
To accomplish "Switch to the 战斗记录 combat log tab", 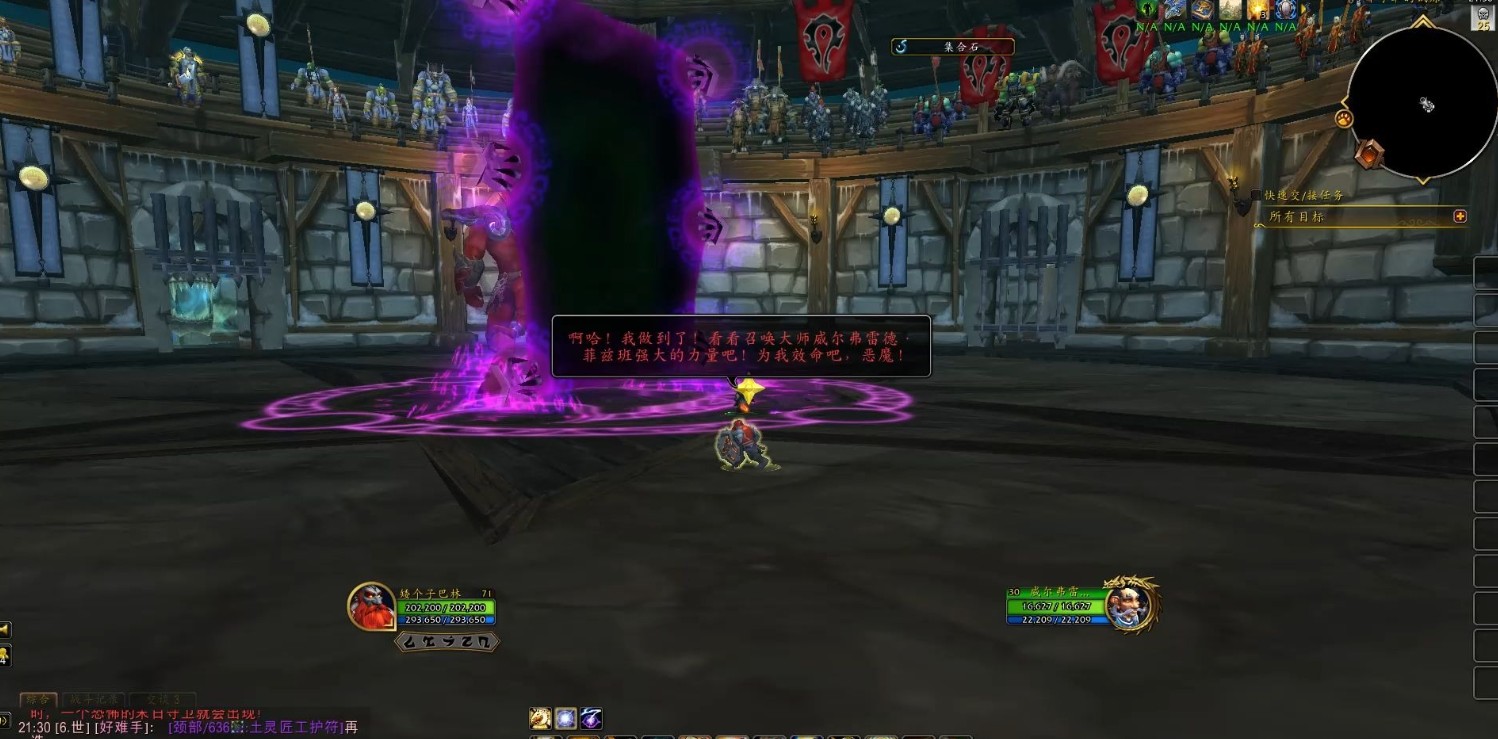I will [95, 700].
